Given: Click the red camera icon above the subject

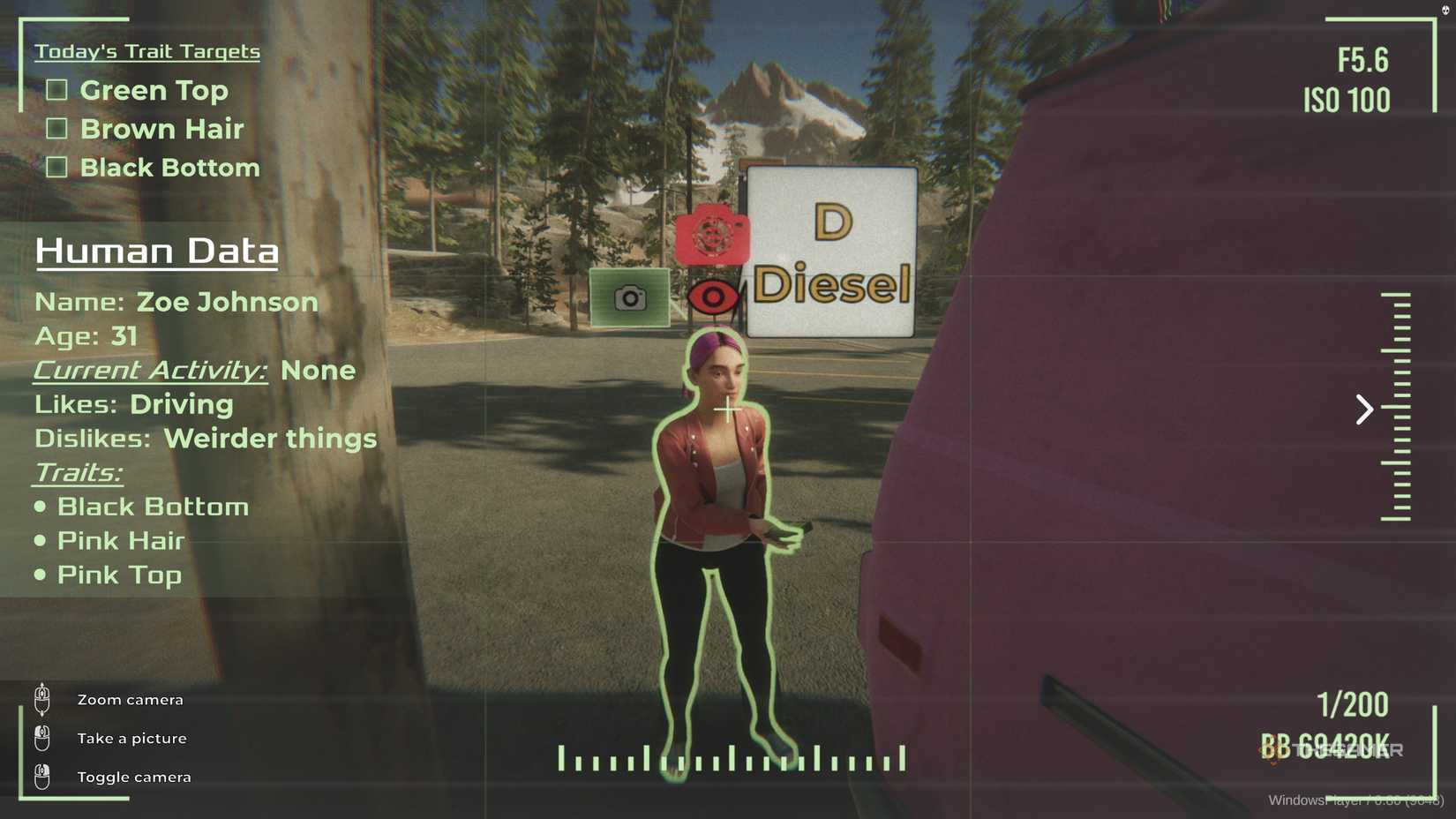Looking at the screenshot, I should 712,237.
